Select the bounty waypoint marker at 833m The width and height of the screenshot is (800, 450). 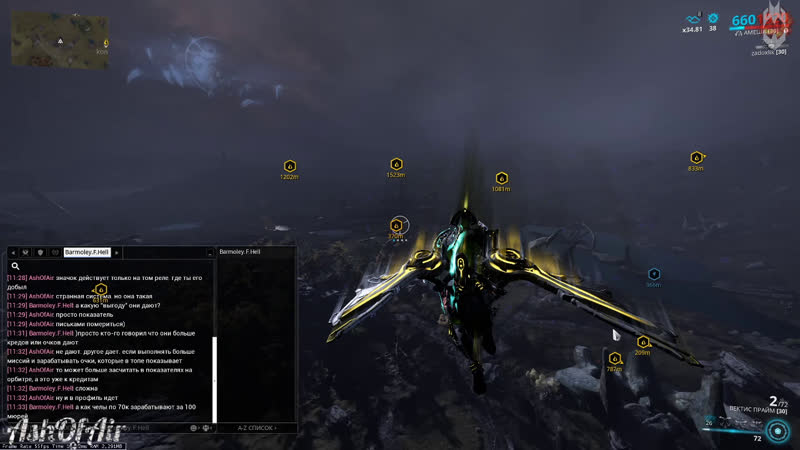696,157
